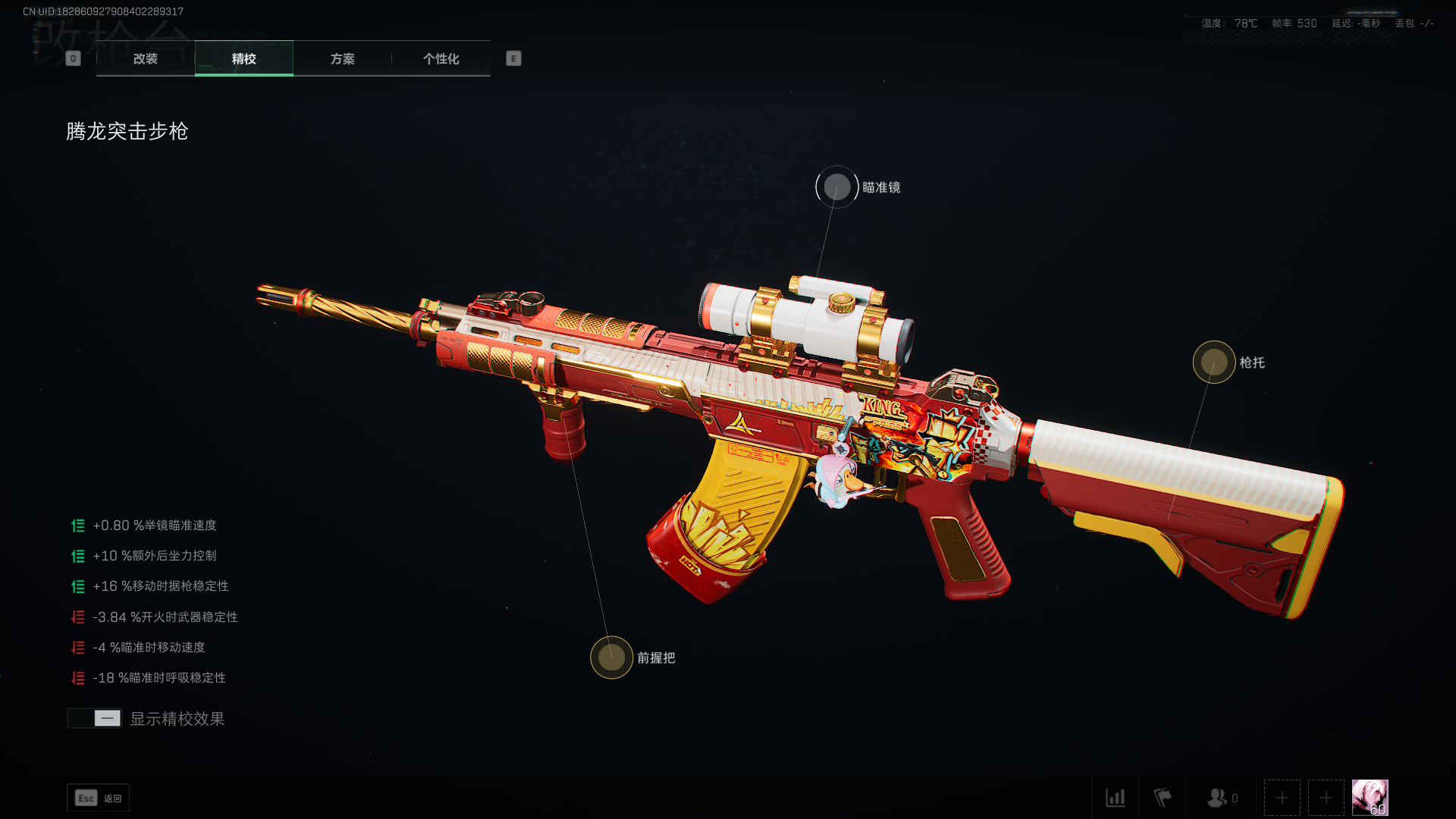Click the Esc 返回 back button

(99, 798)
